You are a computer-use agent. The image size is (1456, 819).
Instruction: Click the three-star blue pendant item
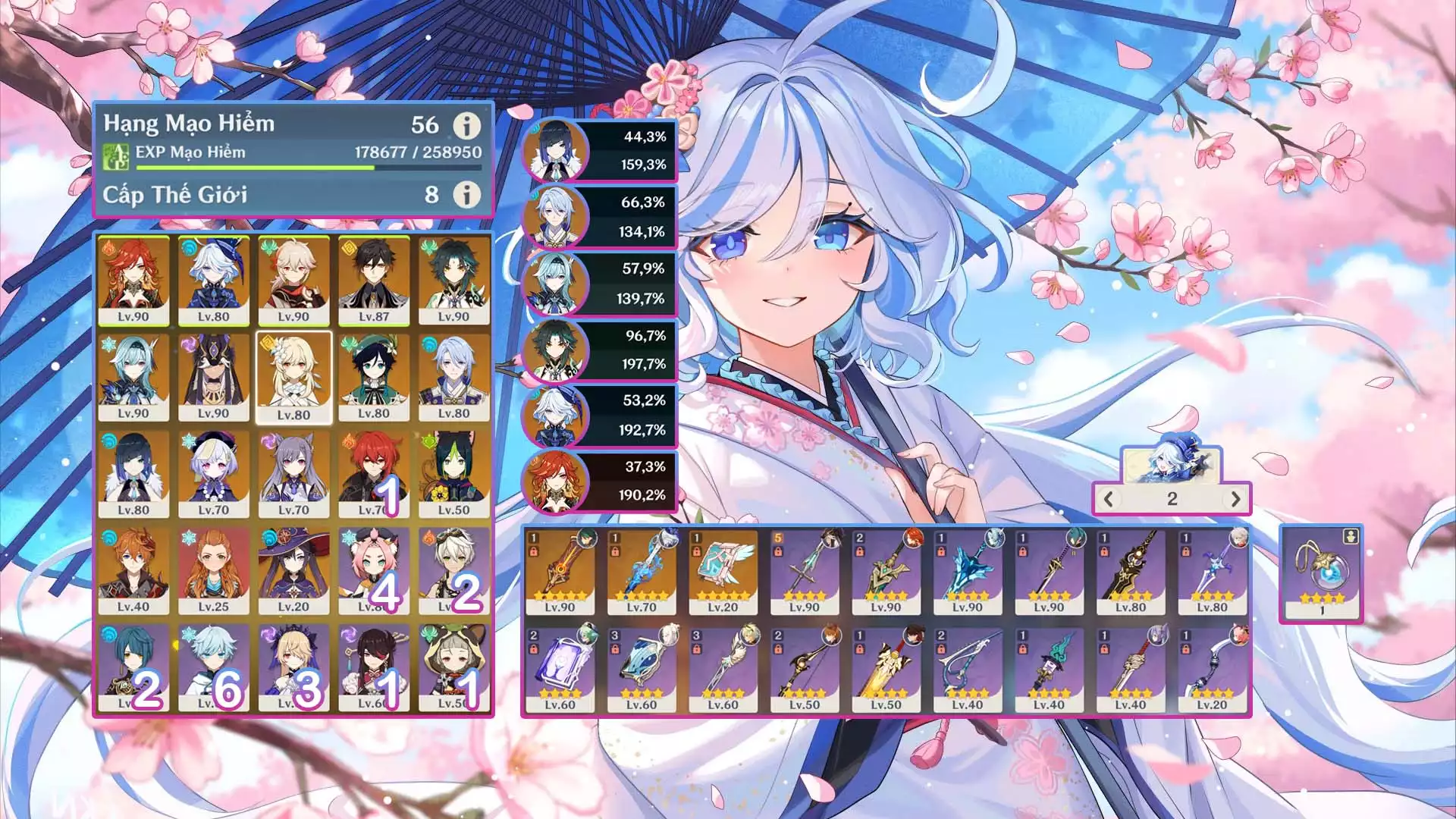(1321, 573)
